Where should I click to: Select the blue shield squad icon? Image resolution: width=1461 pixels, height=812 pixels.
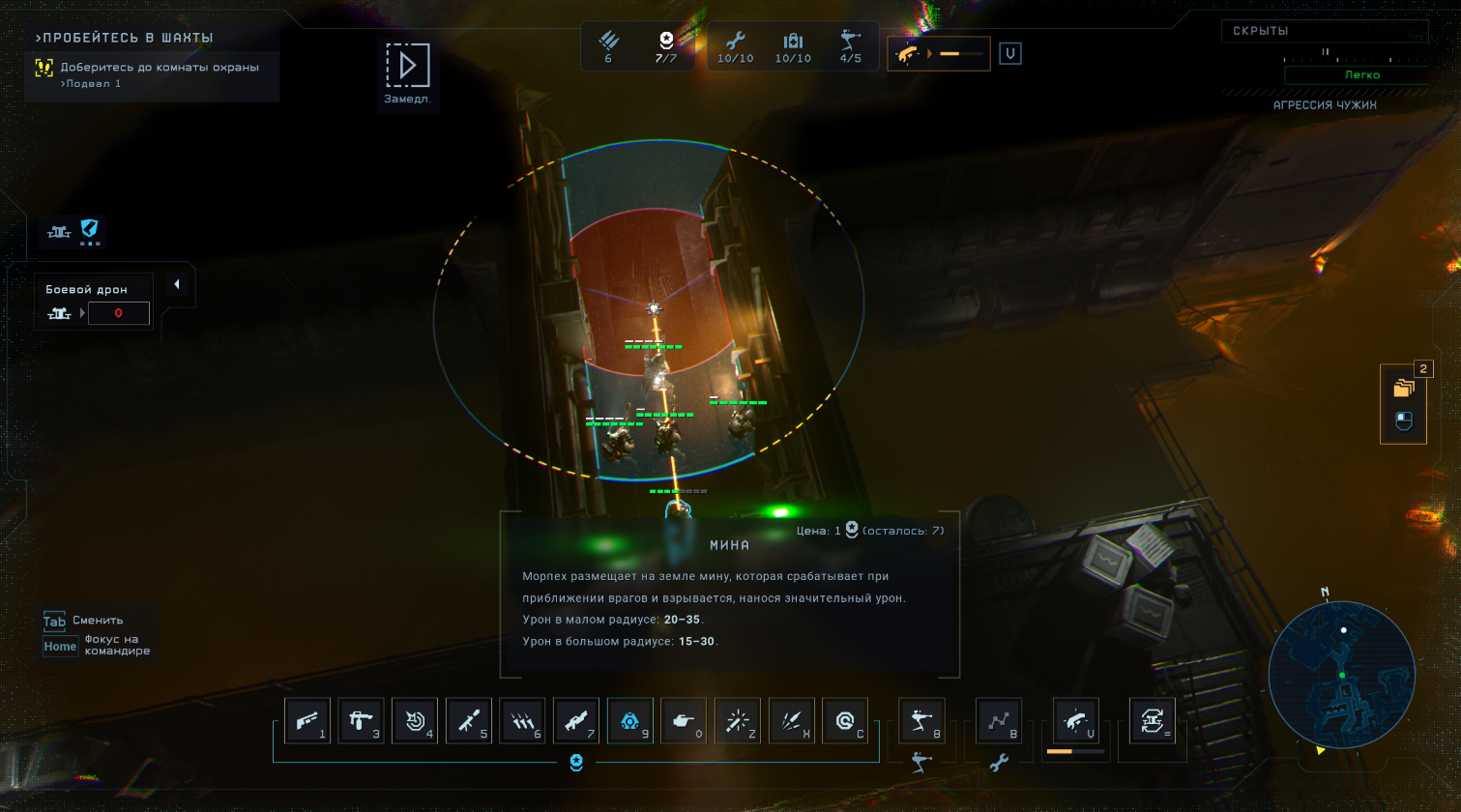pyautogui.click(x=89, y=230)
